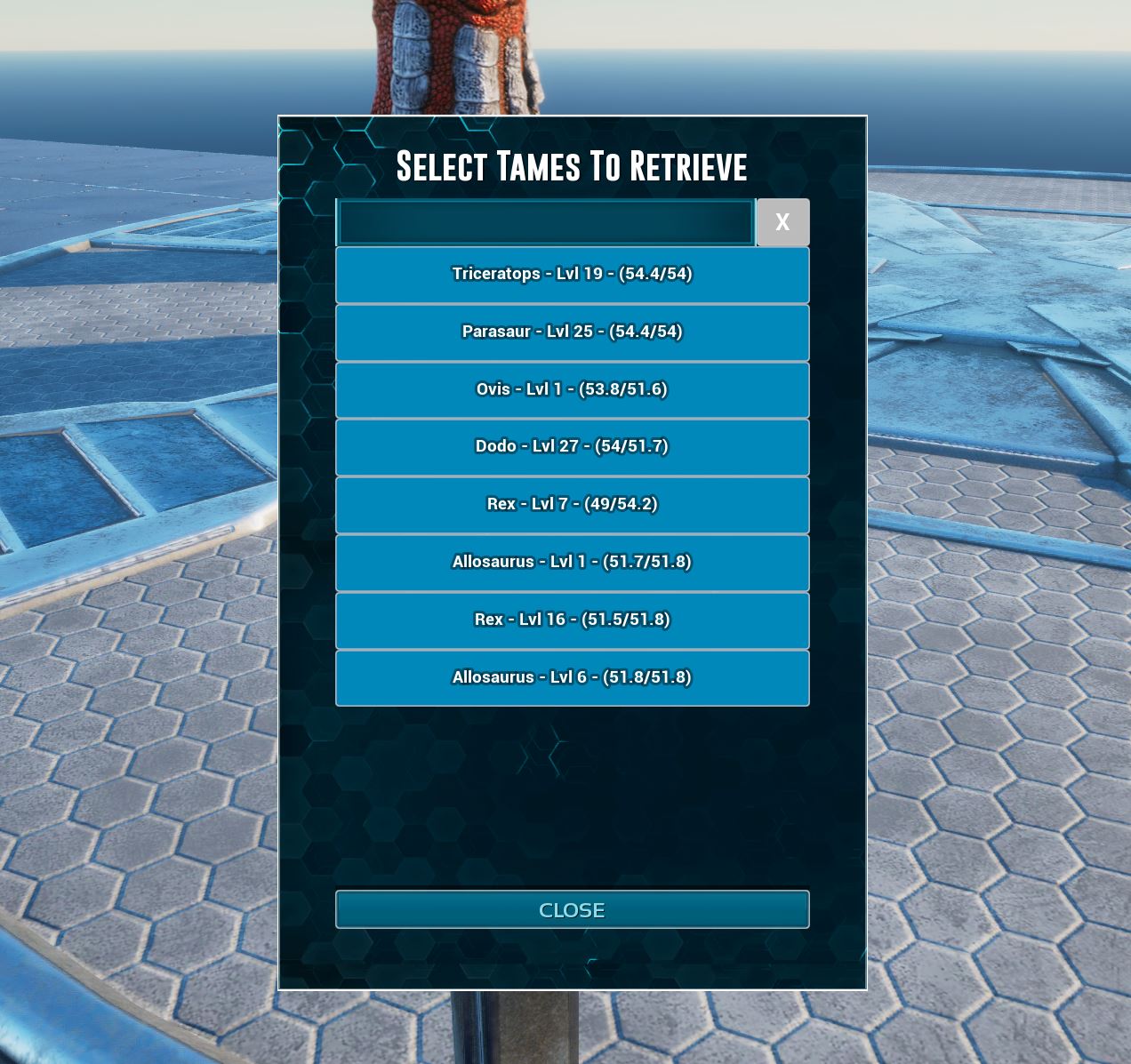Select the Triceratops Lvl 19 tame

click(572, 275)
